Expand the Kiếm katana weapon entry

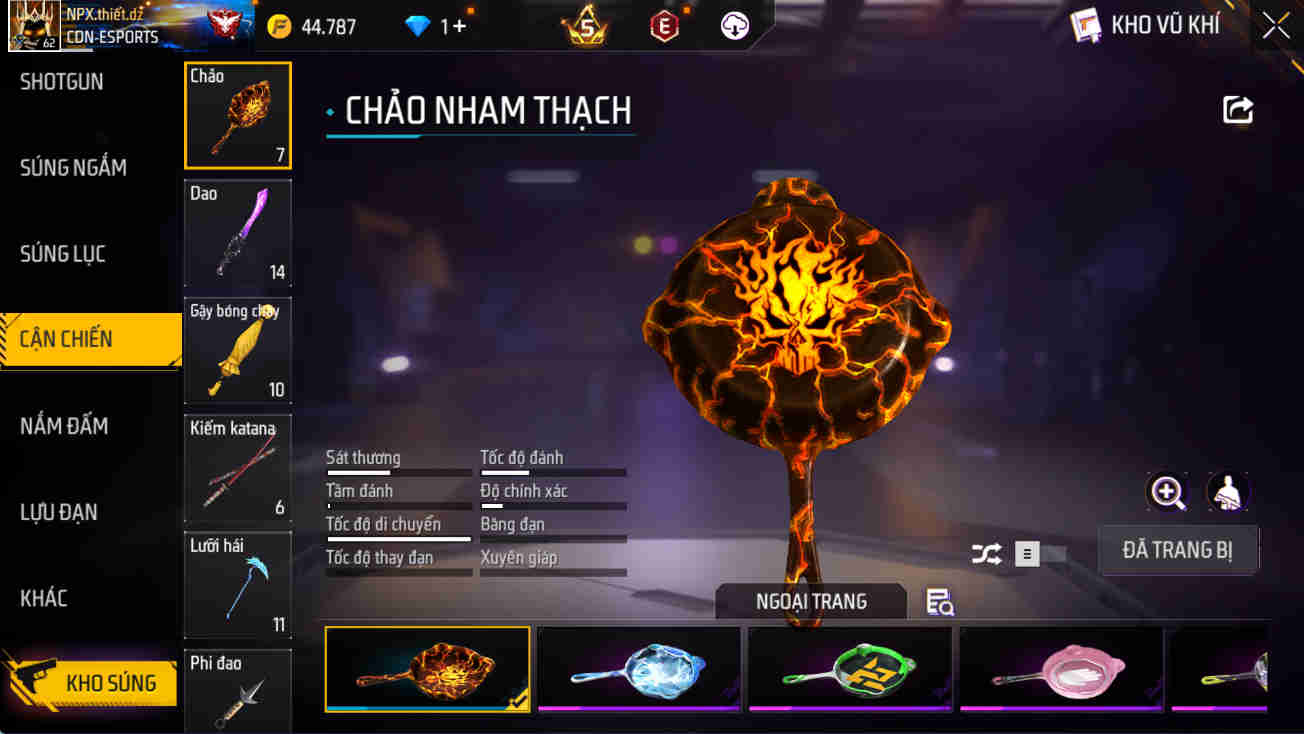pyautogui.click(x=237, y=468)
